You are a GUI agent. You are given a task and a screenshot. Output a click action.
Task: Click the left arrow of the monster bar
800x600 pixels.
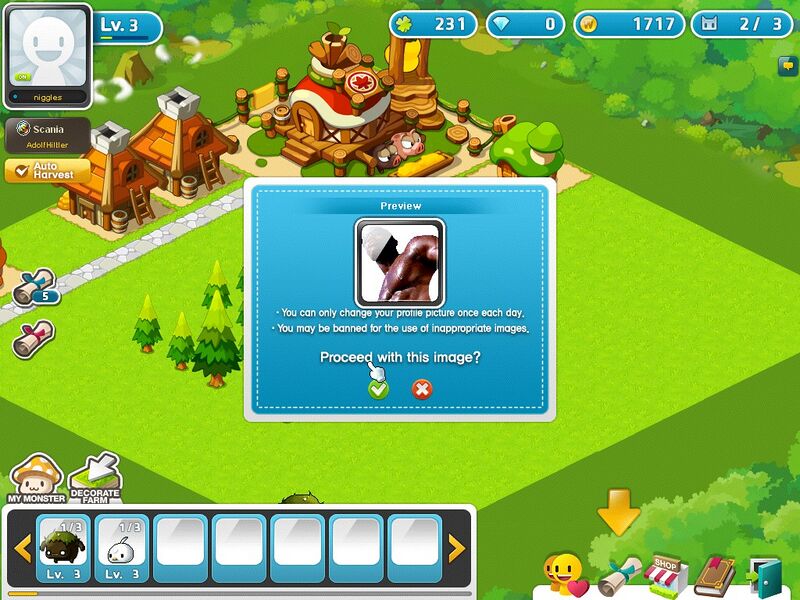click(22, 548)
